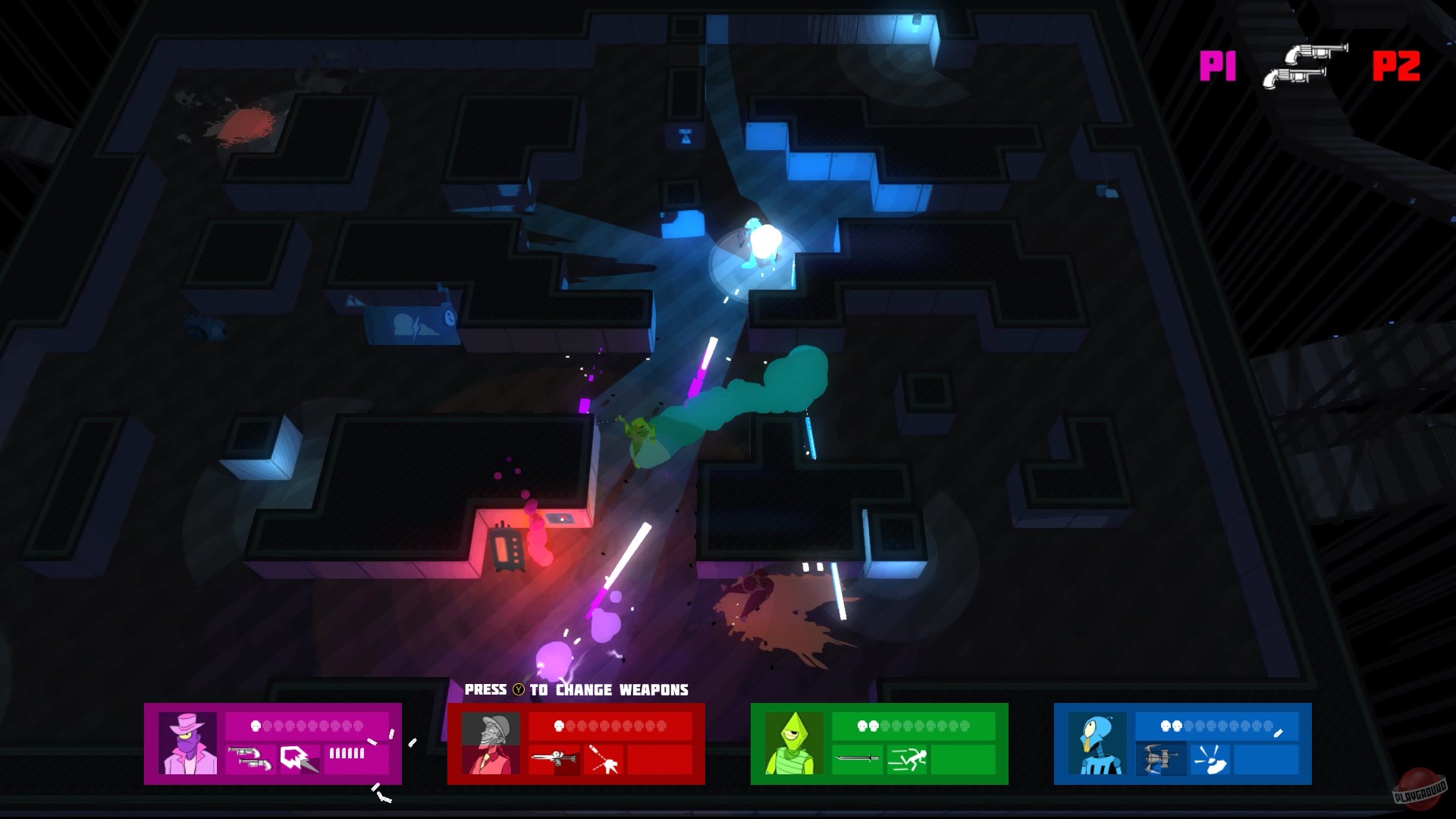
Task: Open the hatch marker near the top corridor
Action: click(686, 136)
